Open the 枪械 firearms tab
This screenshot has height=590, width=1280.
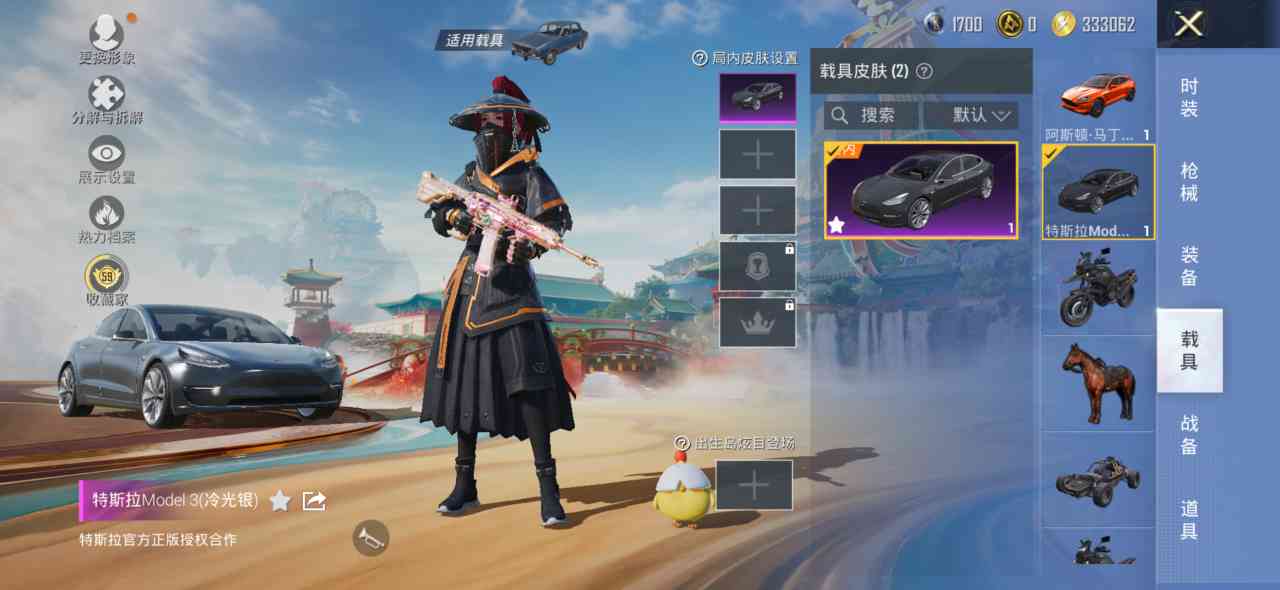[1189, 181]
